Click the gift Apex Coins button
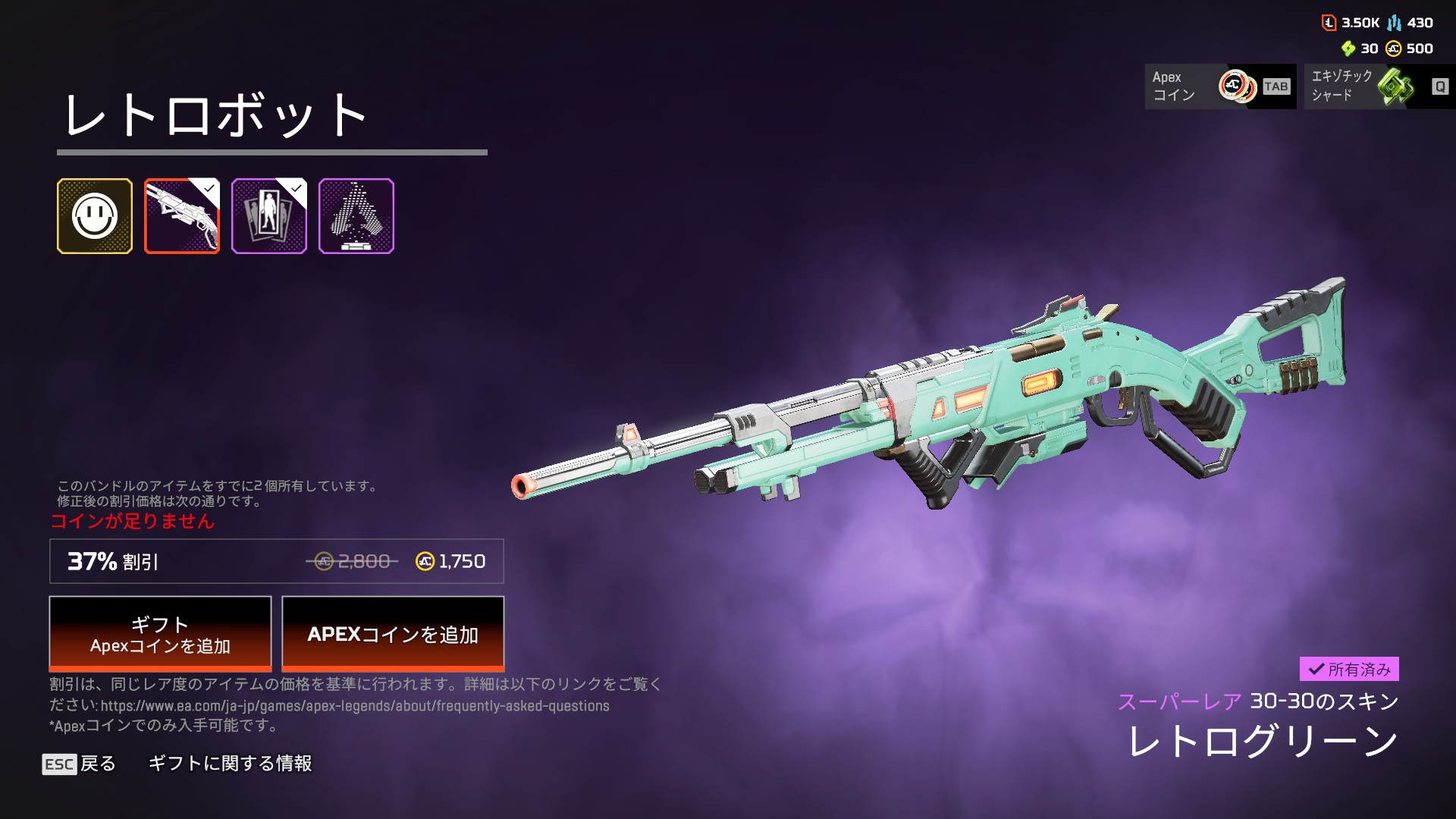 pos(160,634)
